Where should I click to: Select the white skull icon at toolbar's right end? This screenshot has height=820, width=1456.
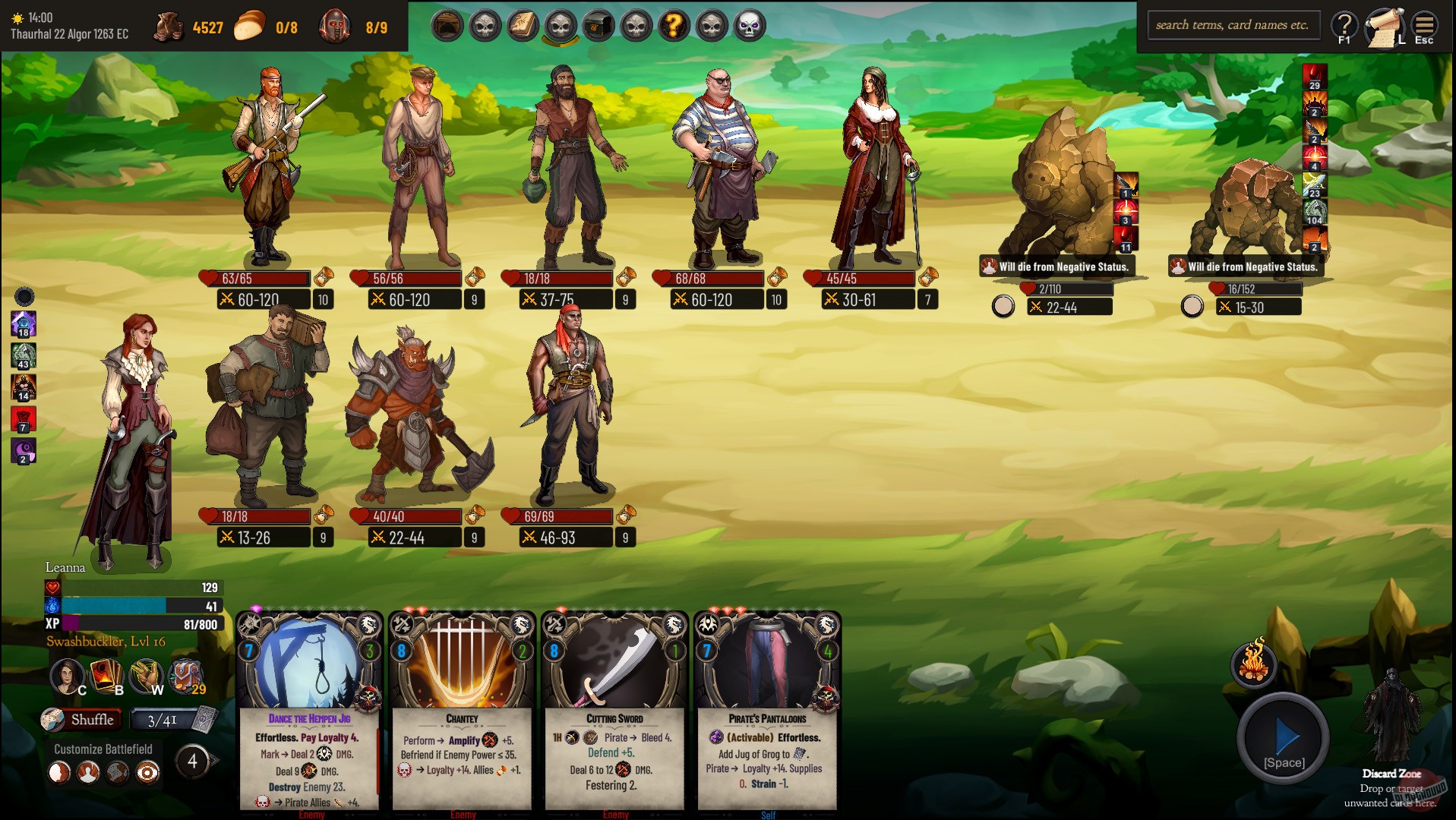(x=750, y=25)
